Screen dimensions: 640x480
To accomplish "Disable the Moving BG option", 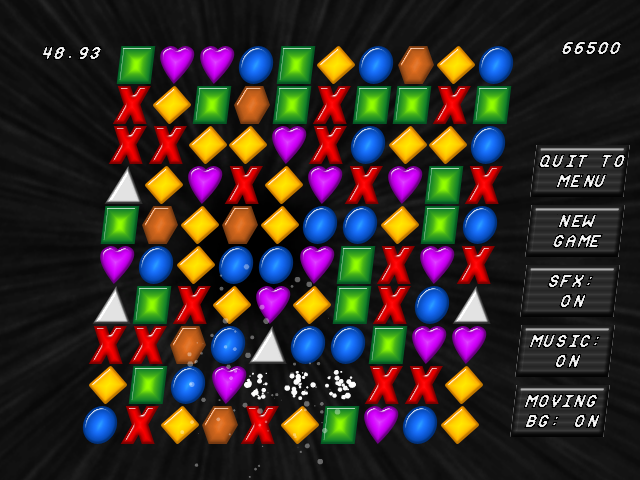I will click(561, 411).
